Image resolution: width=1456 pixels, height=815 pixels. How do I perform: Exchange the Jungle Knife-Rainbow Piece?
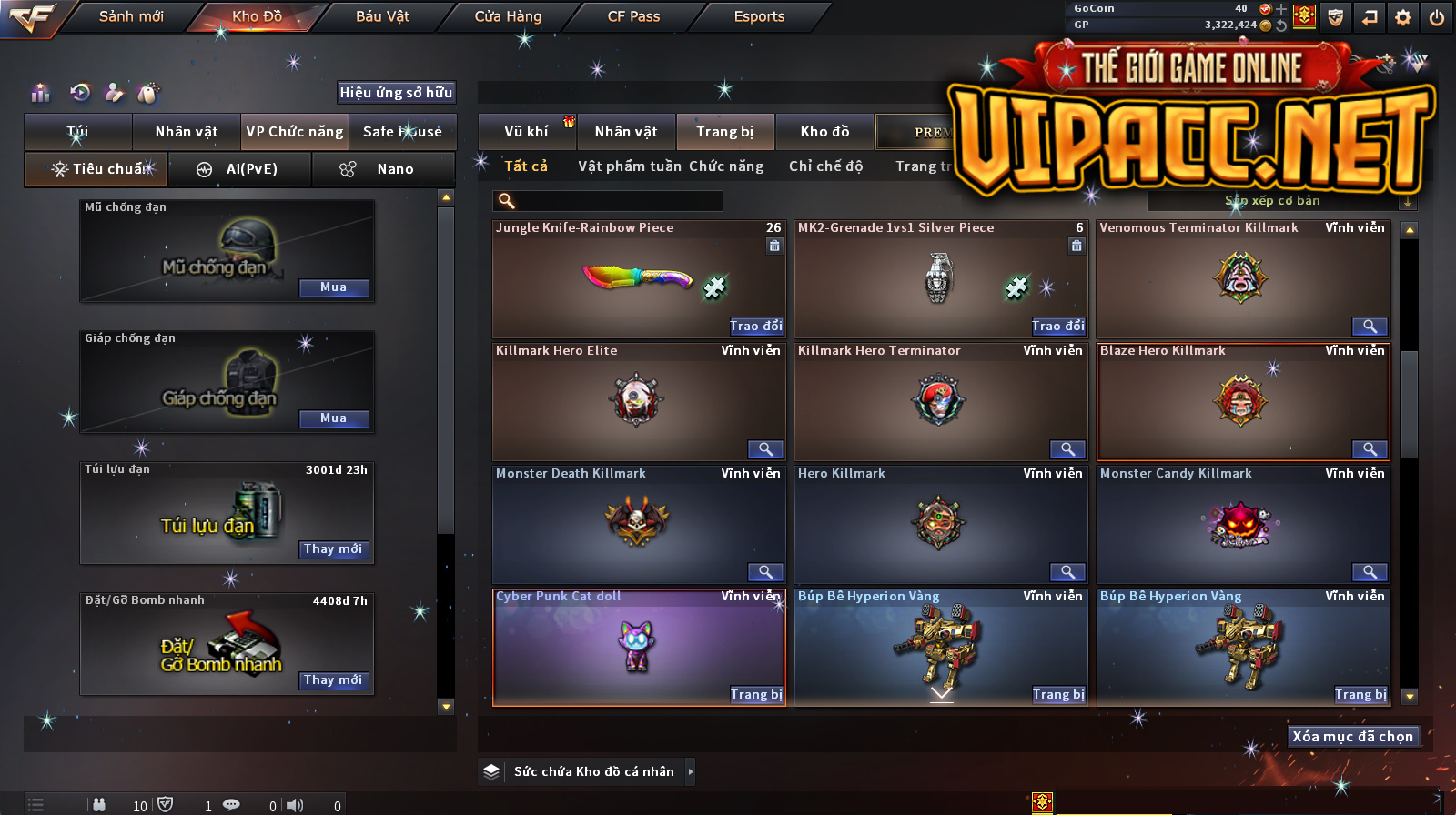[755, 326]
